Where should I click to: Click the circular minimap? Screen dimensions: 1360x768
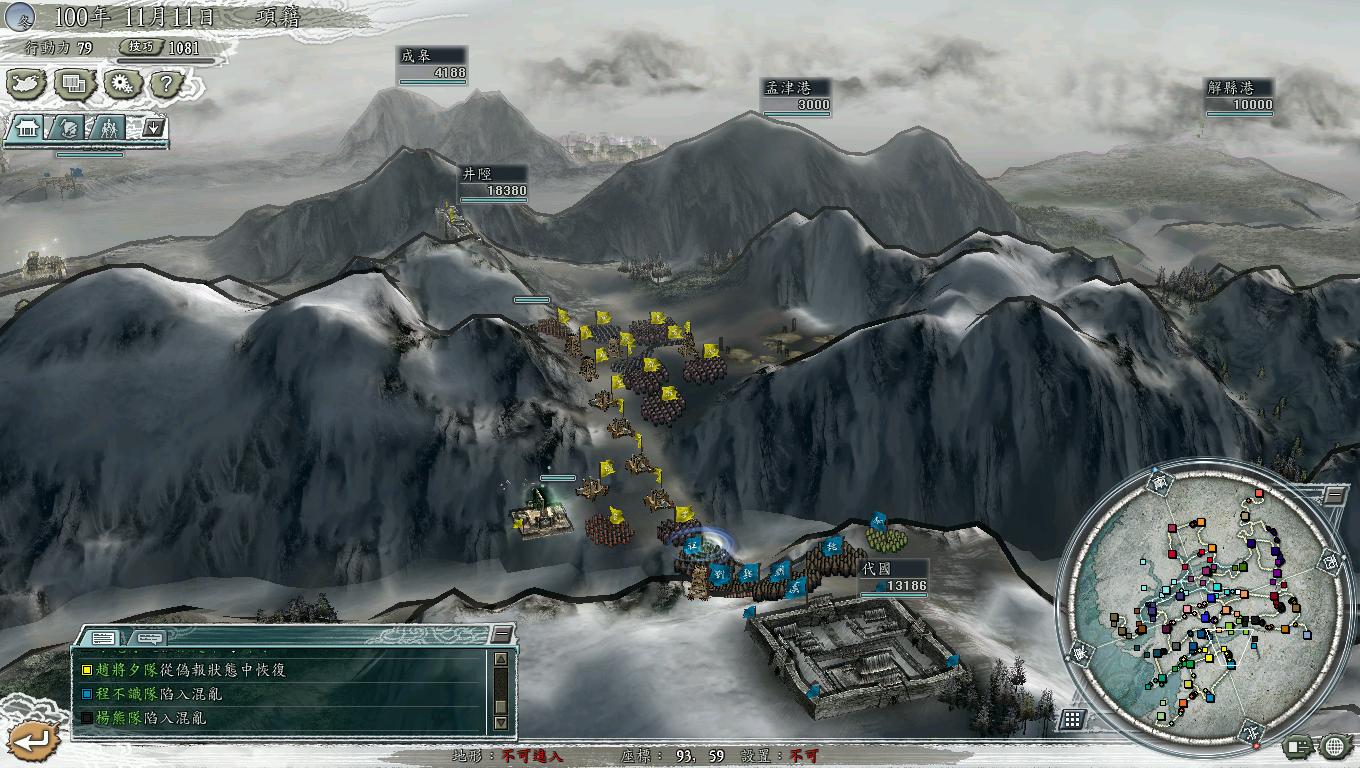point(1200,605)
